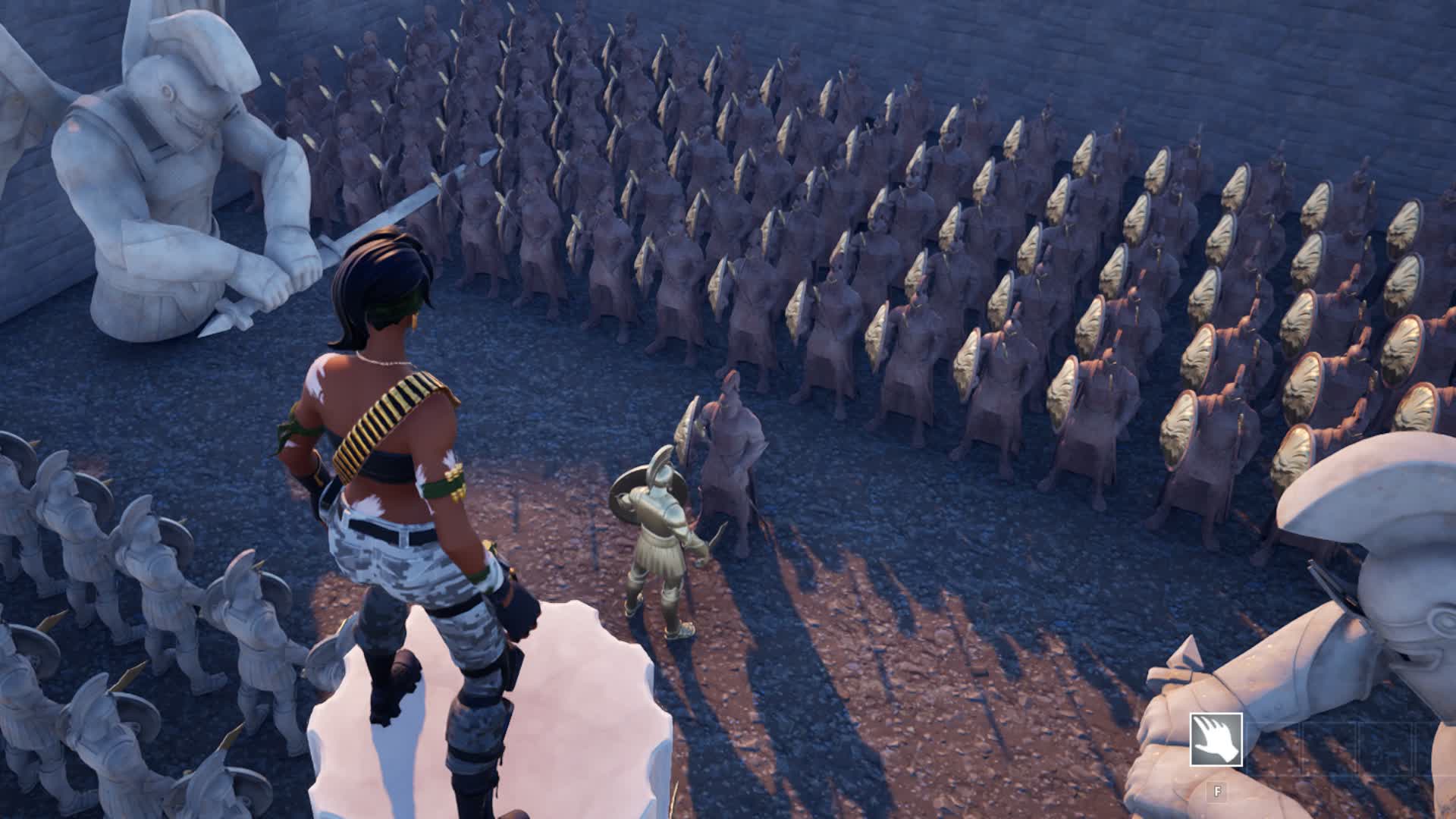The width and height of the screenshot is (1456, 819).
Task: Select the white hand hotbar slot
Action: coord(1216,739)
